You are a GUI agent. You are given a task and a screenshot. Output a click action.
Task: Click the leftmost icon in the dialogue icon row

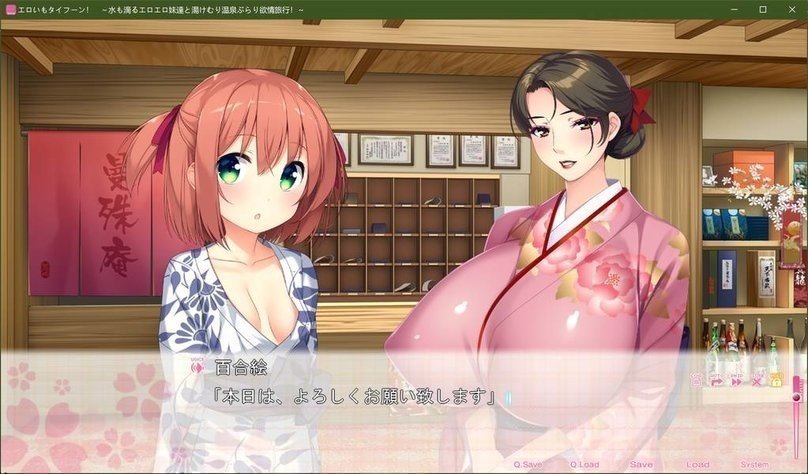(x=697, y=381)
